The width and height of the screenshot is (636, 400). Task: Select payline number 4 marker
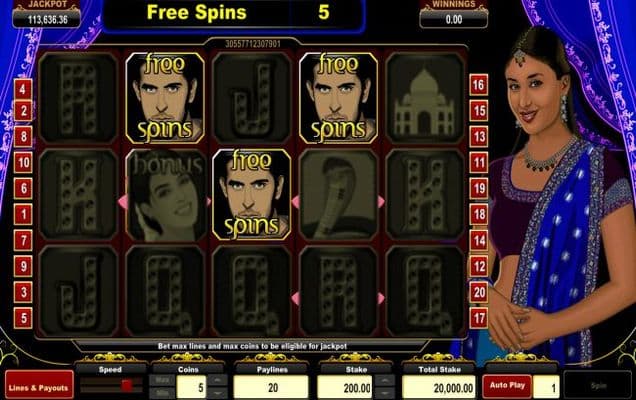tap(22, 88)
